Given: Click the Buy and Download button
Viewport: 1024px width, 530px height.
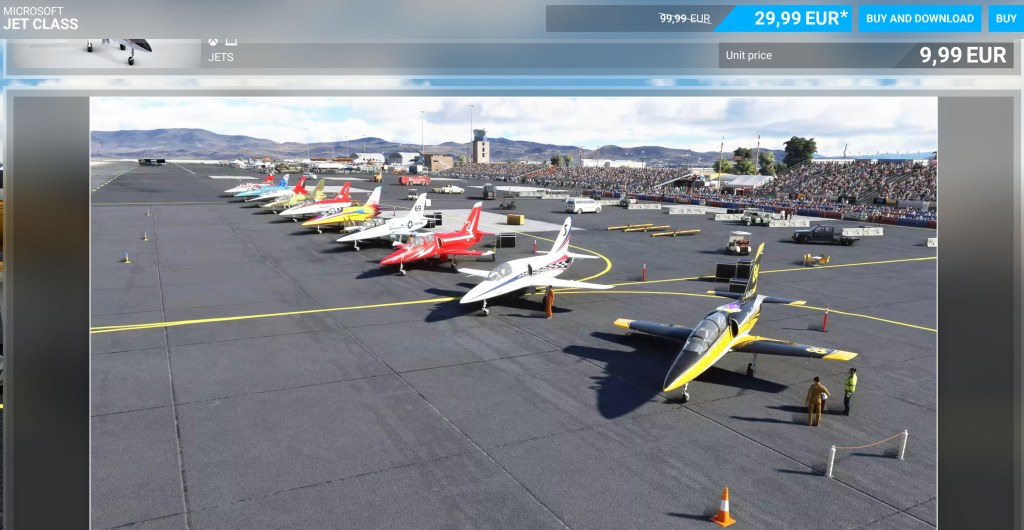Looking at the screenshot, I should click(919, 18).
